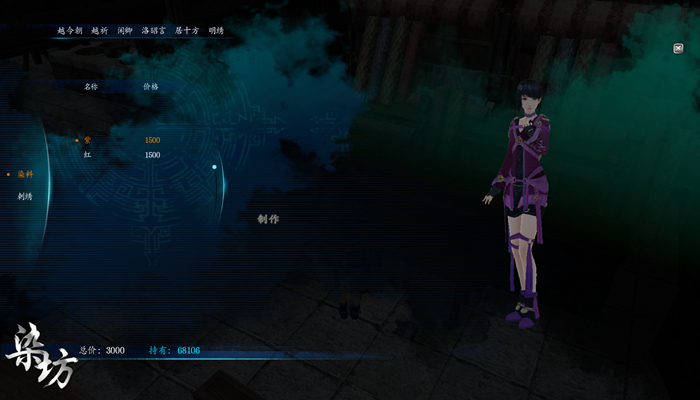
Task: Close the dye workshop screen
Action: 679,47
